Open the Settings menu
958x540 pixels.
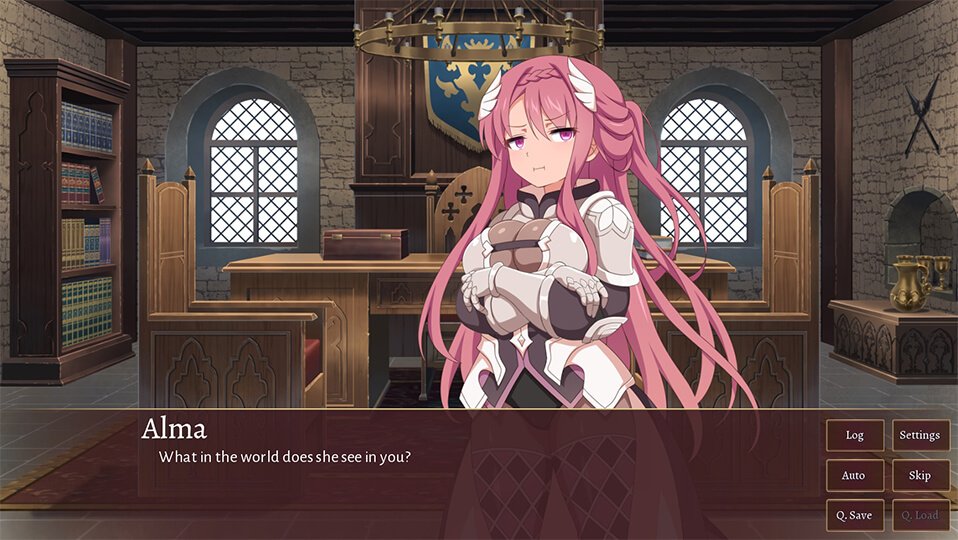[x=920, y=435]
